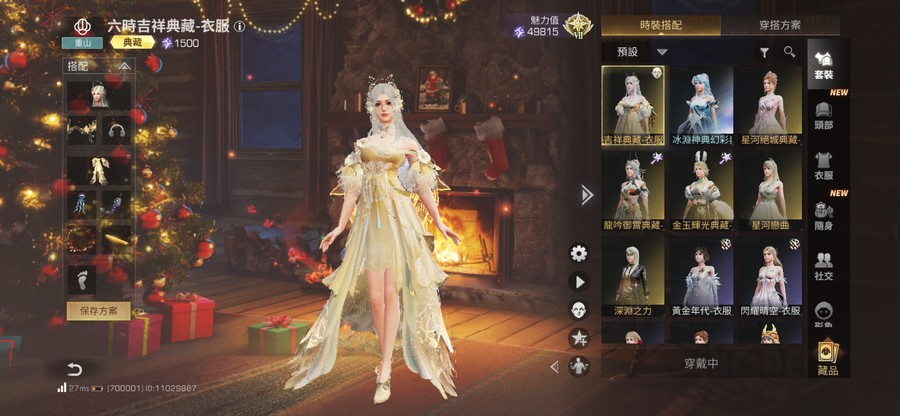Screen dimensions: 900x416
Task: Open the gear settings icon
Action: click(578, 253)
